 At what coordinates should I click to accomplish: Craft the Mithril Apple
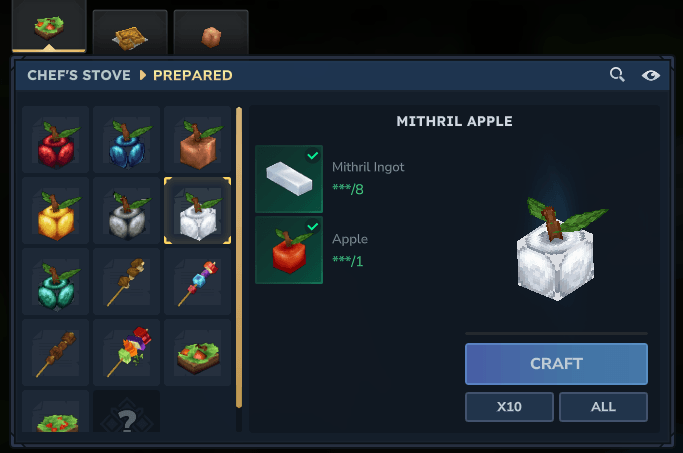(556, 364)
